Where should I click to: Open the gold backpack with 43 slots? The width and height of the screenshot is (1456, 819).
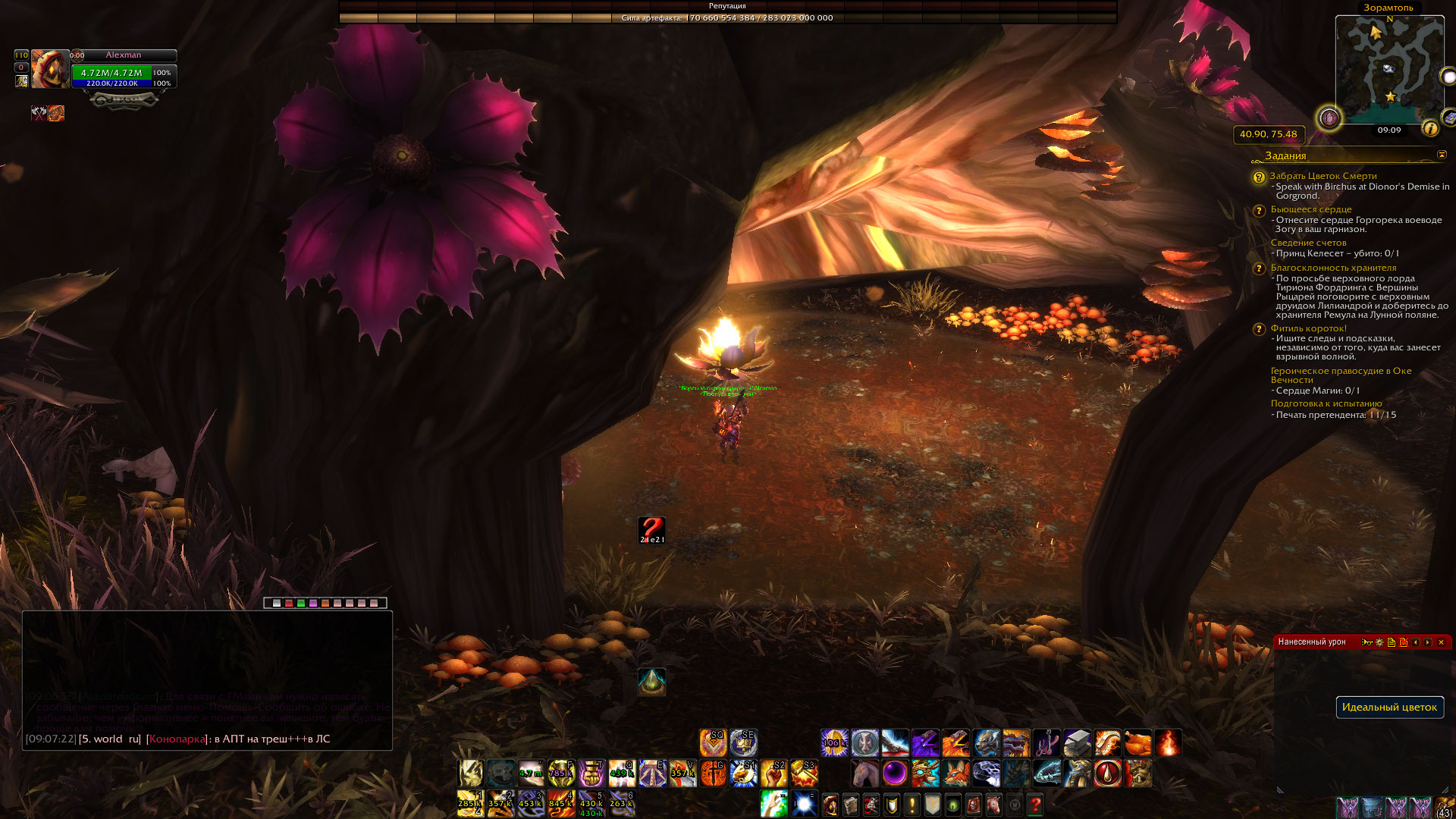pos(1445,807)
